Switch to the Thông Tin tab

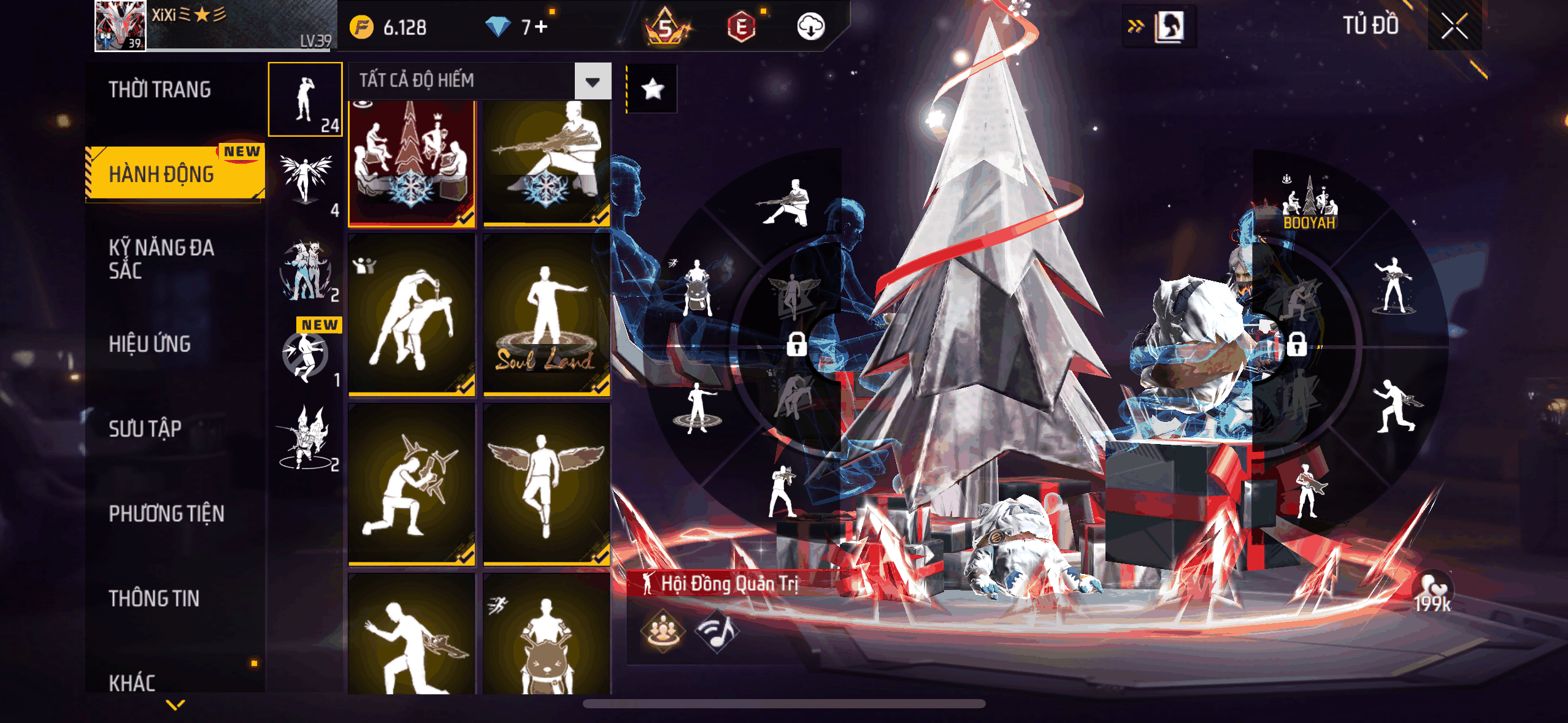click(154, 598)
